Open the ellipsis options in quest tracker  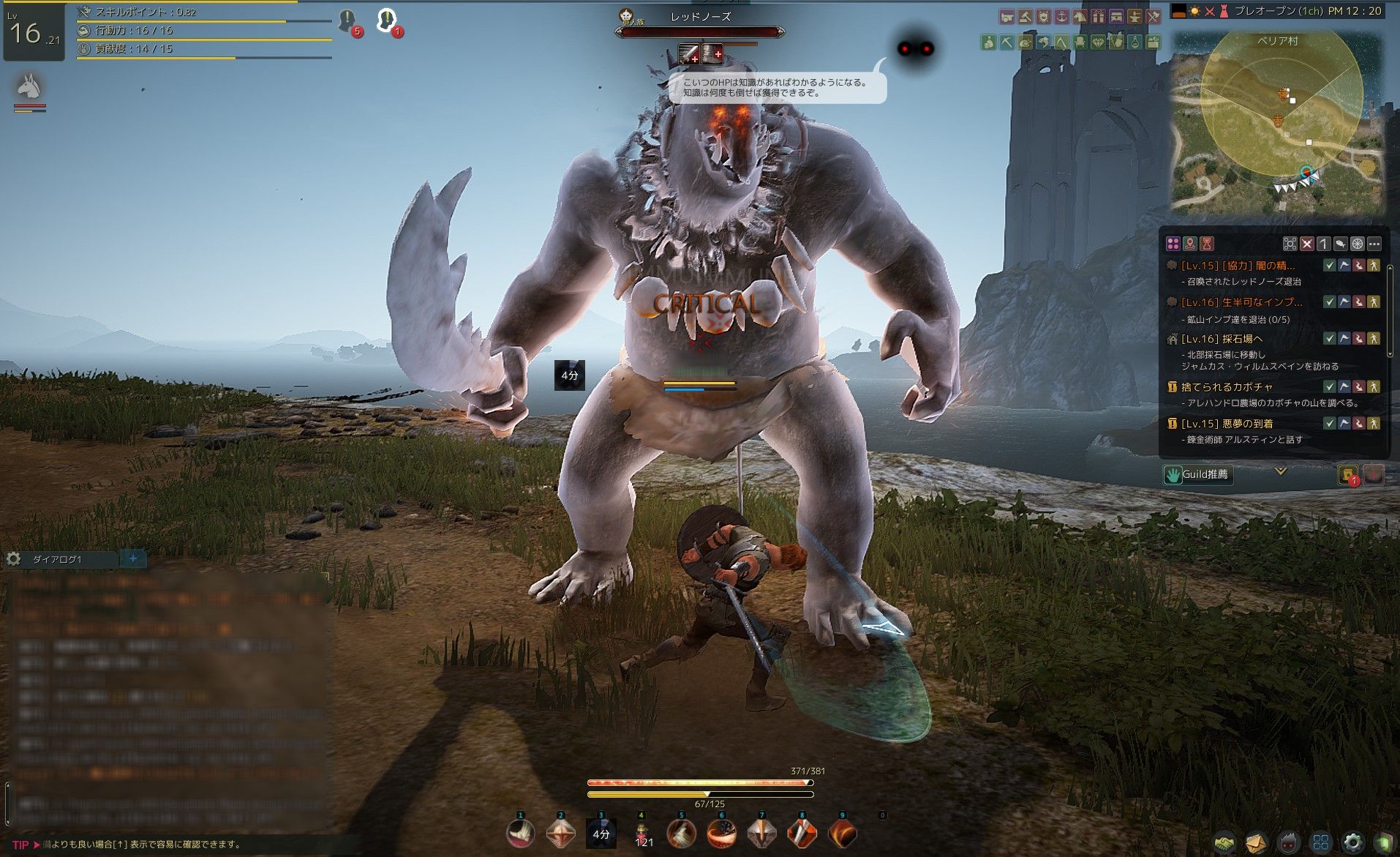coord(1374,244)
